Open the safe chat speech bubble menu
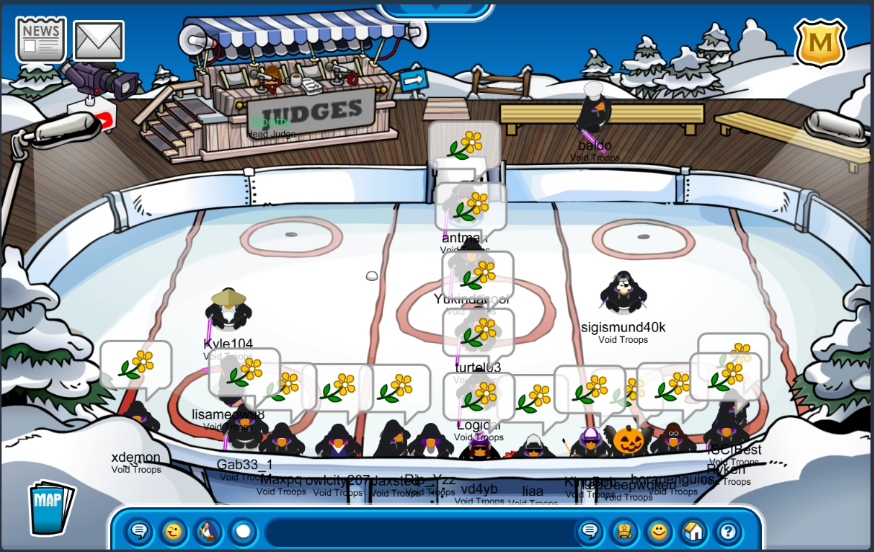Viewport: 874px width, 552px height. coord(140,531)
